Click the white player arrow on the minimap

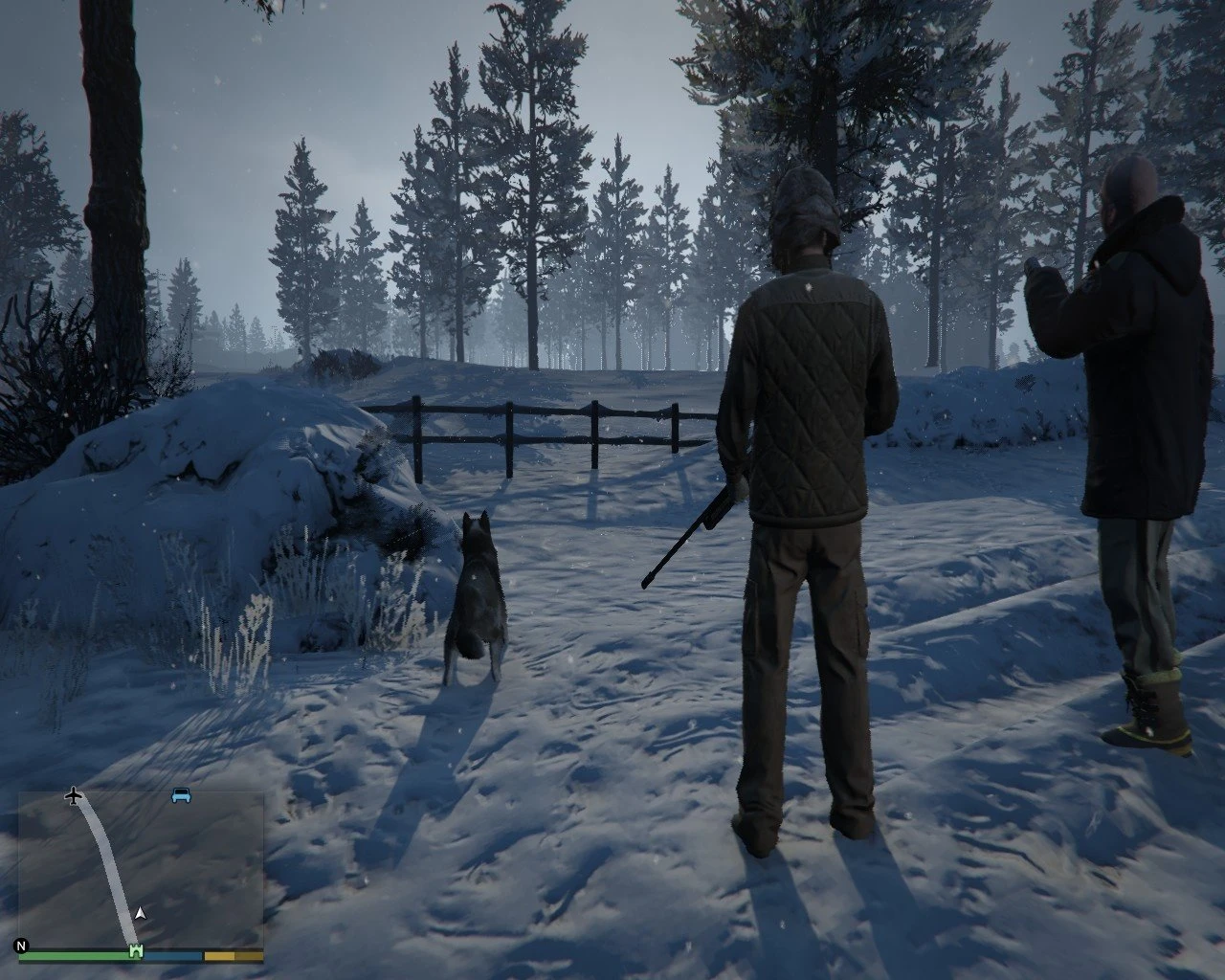[140, 914]
